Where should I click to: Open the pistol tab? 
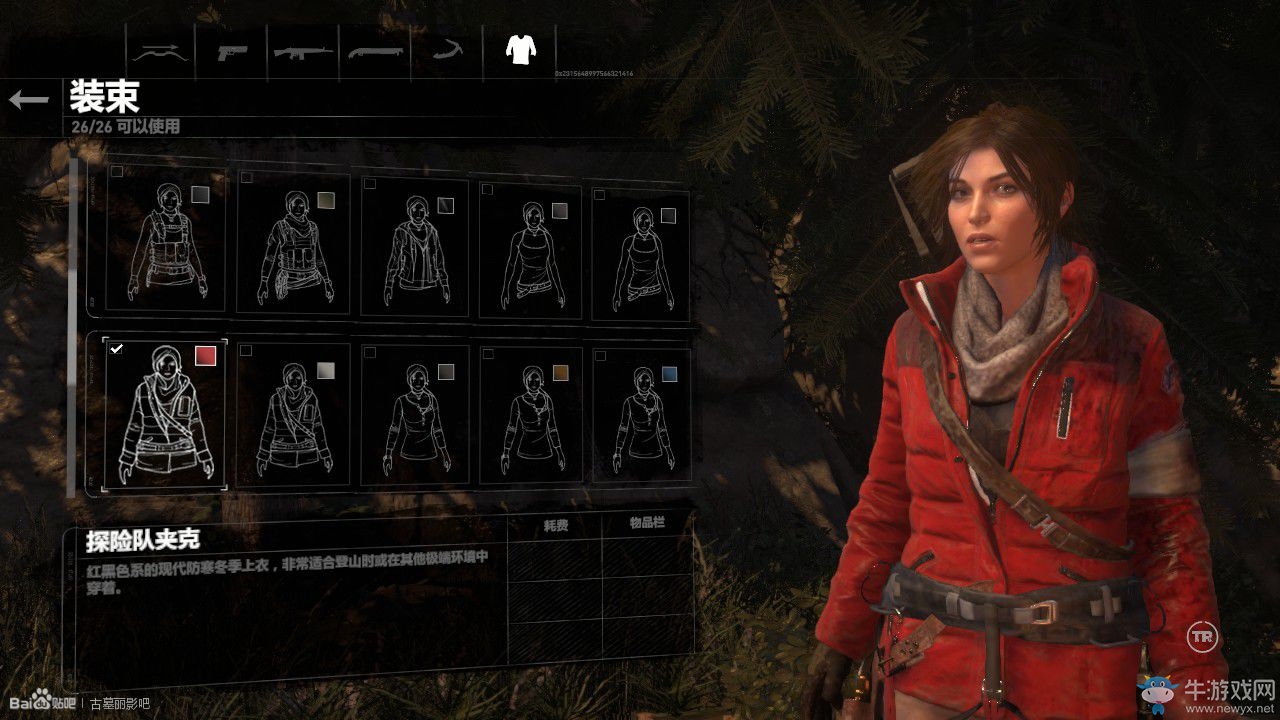pos(233,52)
